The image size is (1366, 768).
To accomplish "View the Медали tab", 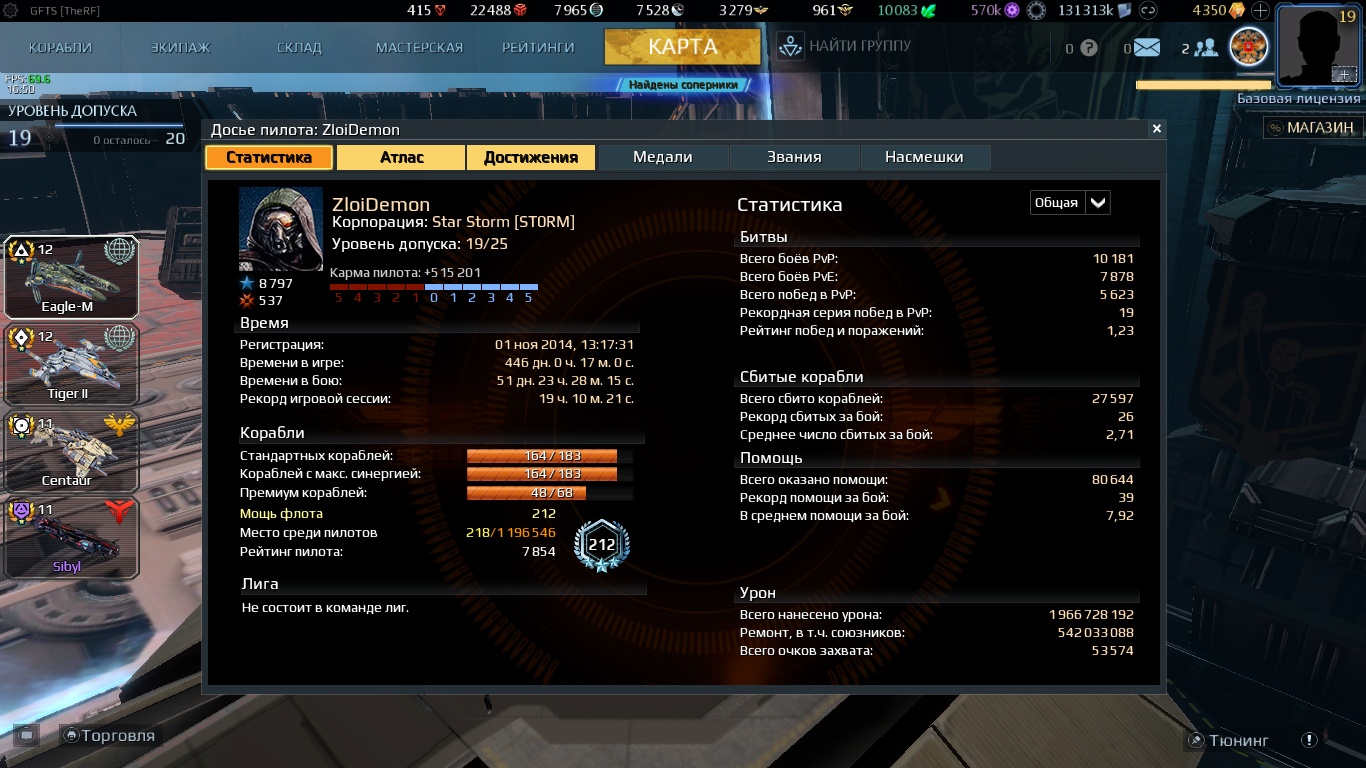I will pos(663,157).
